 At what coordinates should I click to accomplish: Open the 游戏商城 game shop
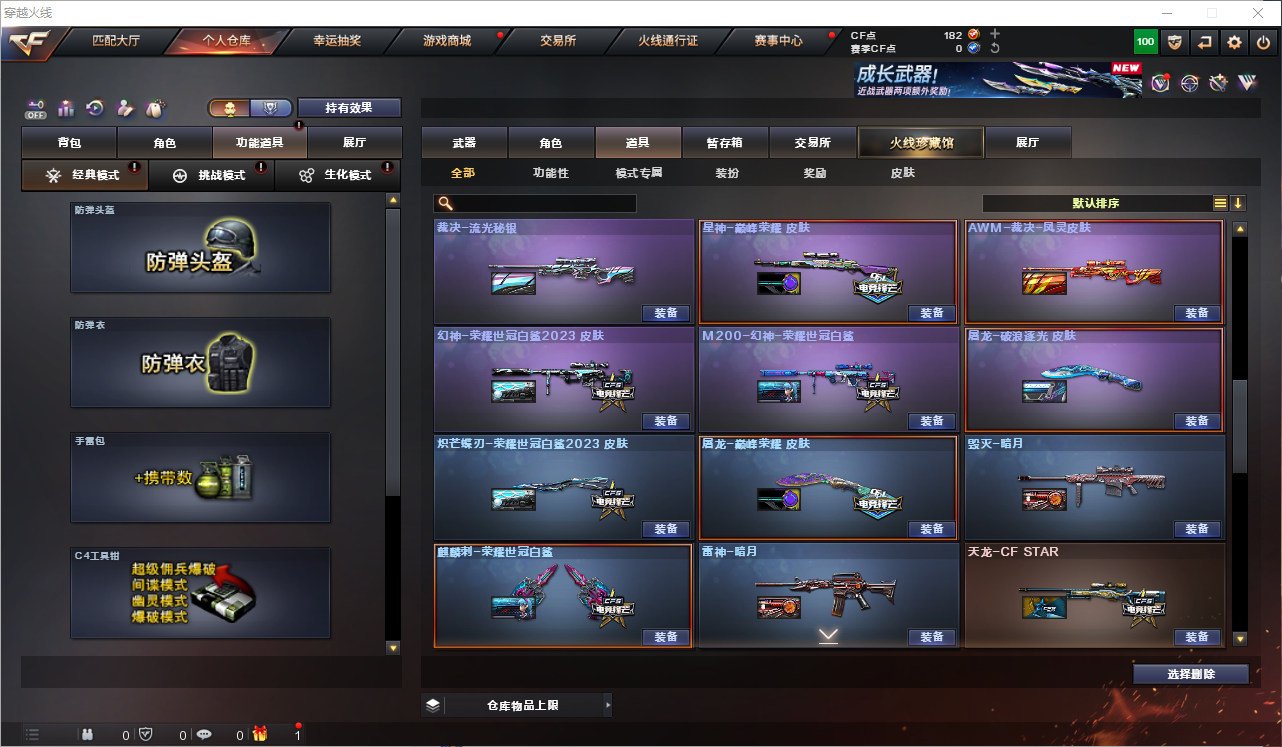(x=446, y=41)
